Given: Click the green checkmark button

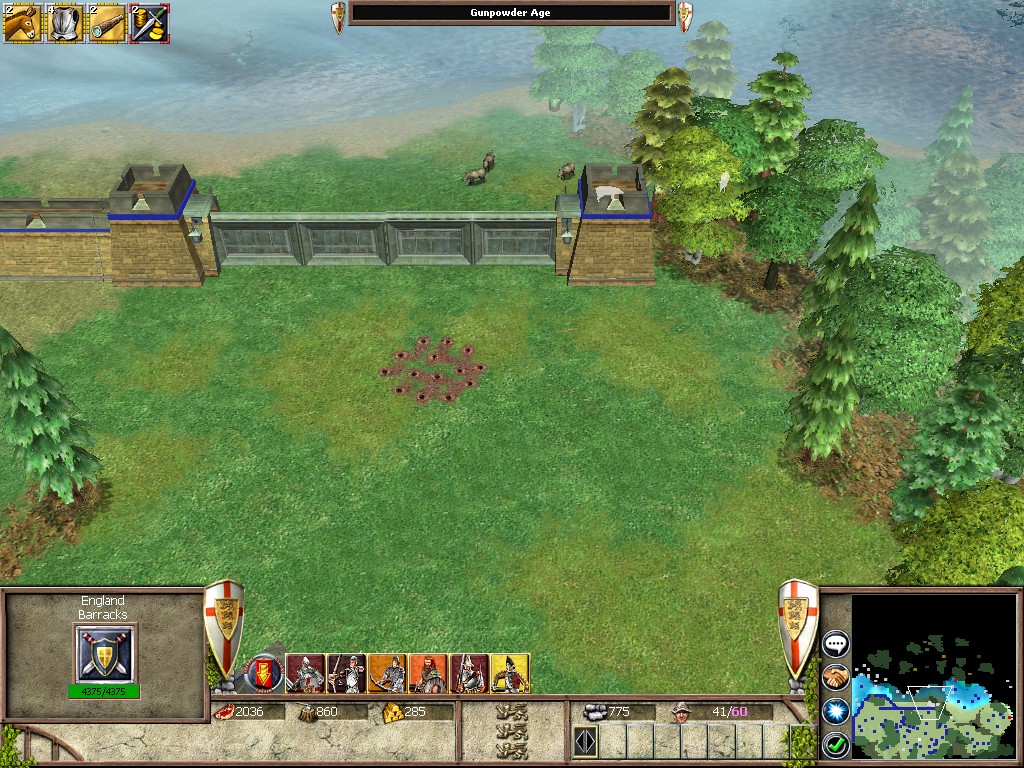Looking at the screenshot, I should coord(835,744).
